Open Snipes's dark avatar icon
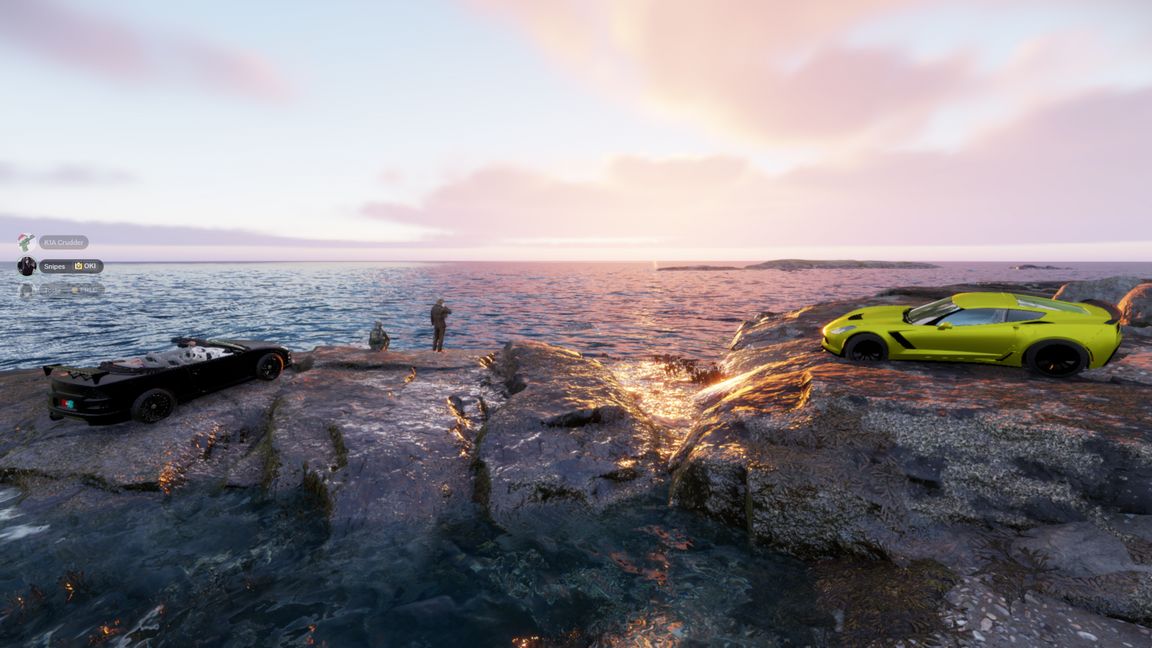Screen dimensions: 1152x648 pyautogui.click(x=26, y=266)
